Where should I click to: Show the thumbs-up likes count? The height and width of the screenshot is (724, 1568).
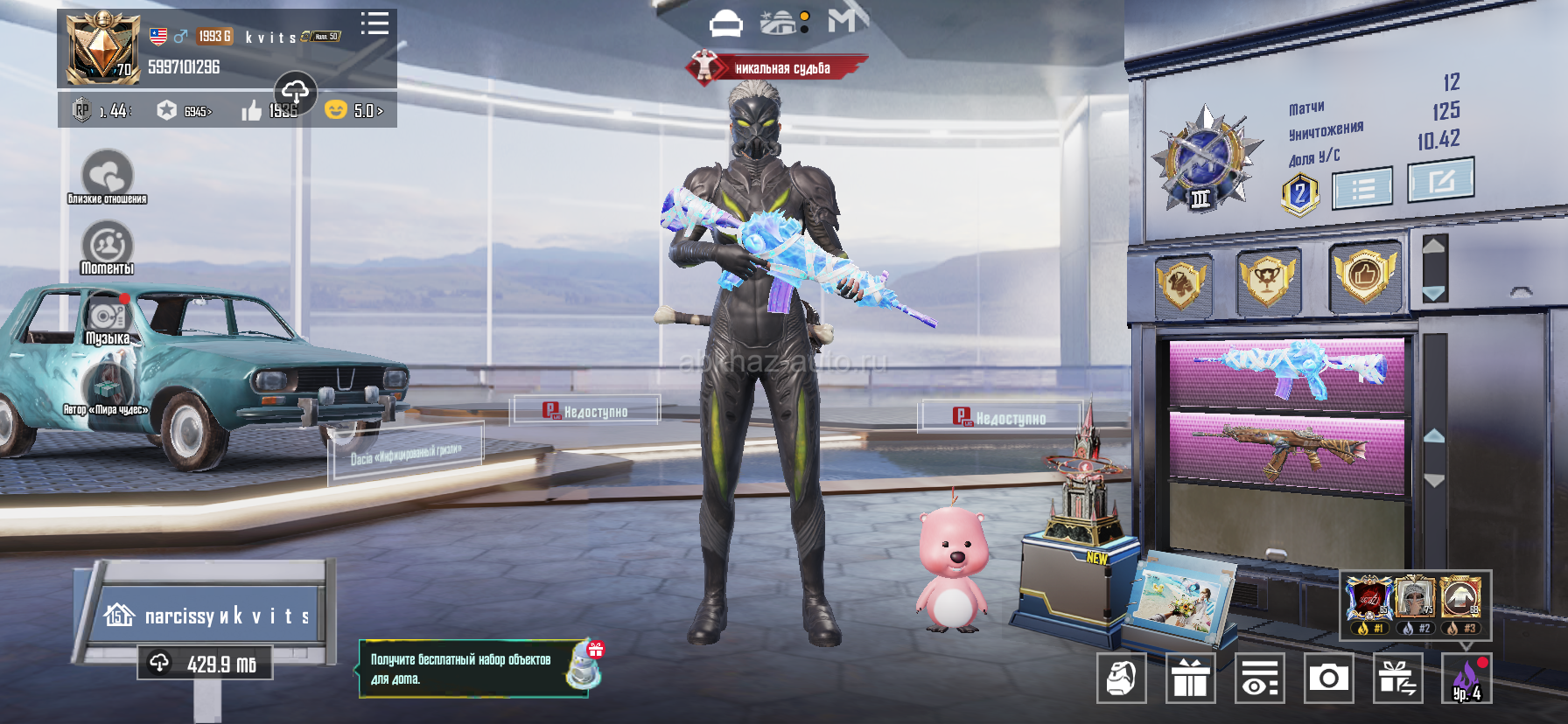point(269,111)
